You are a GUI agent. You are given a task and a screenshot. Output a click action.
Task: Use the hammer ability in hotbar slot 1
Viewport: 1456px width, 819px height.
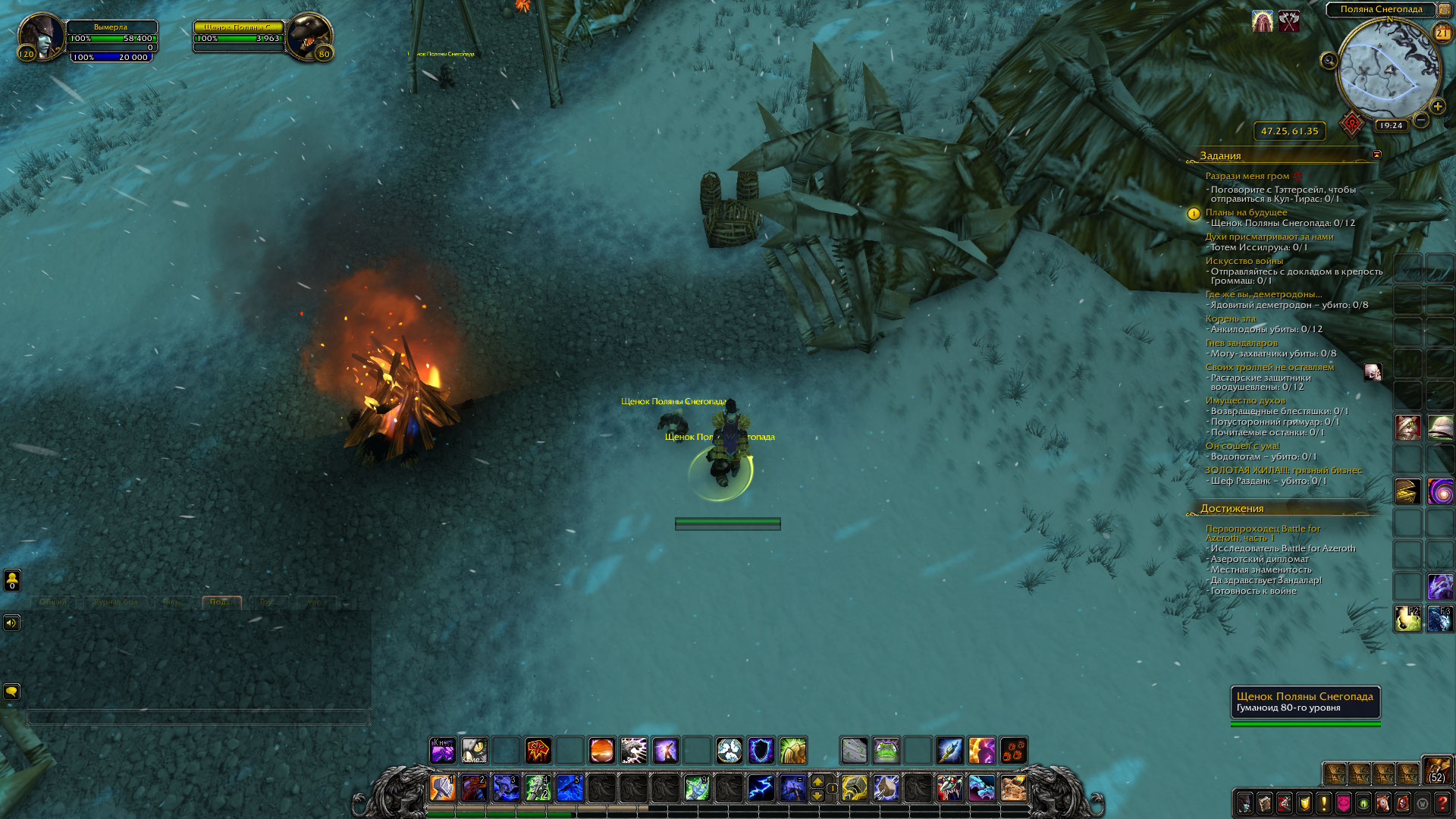(442, 788)
